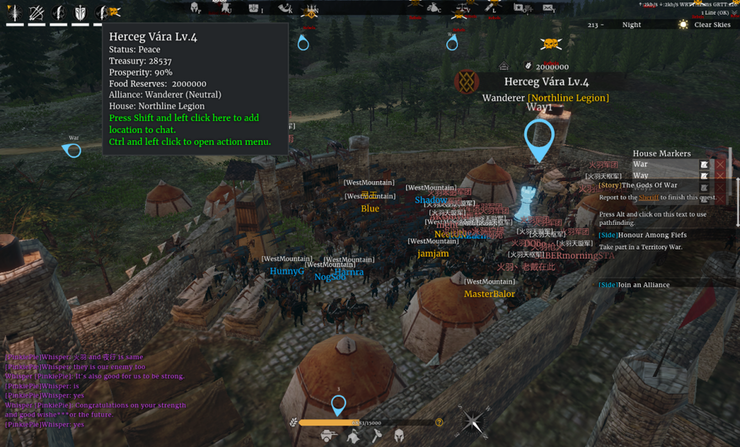Select the sword unit icon in top-left bar
This screenshot has width=740, height=447.
pos(13,13)
